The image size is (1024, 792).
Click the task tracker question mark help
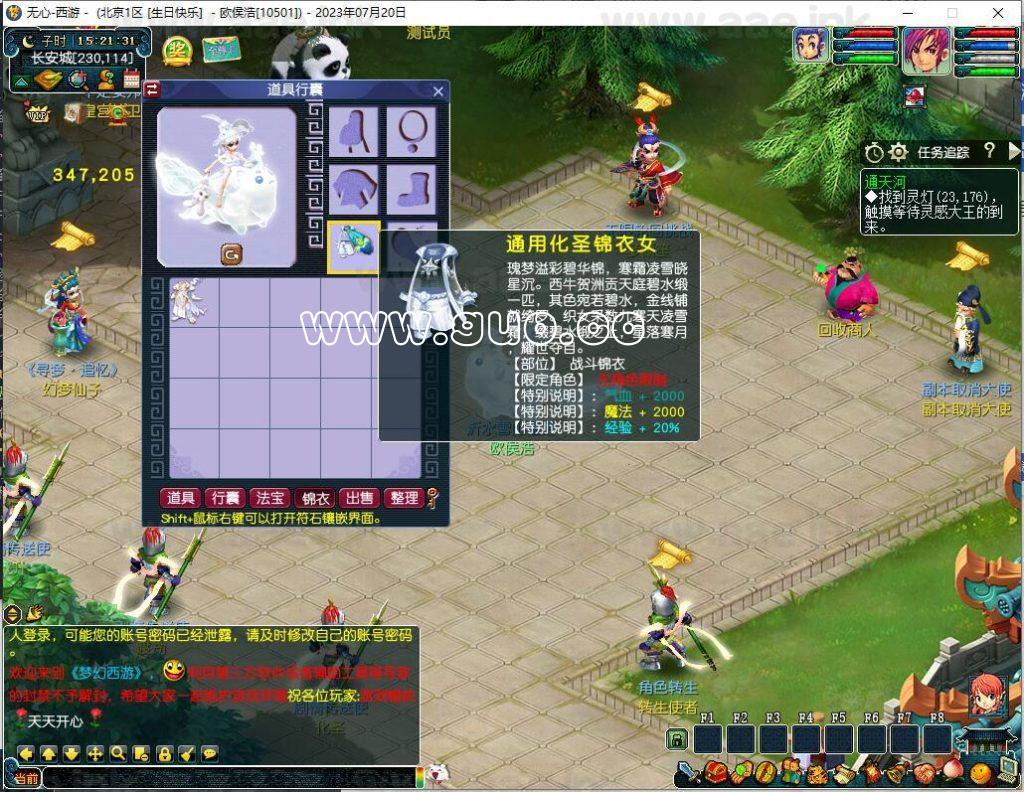[989, 151]
